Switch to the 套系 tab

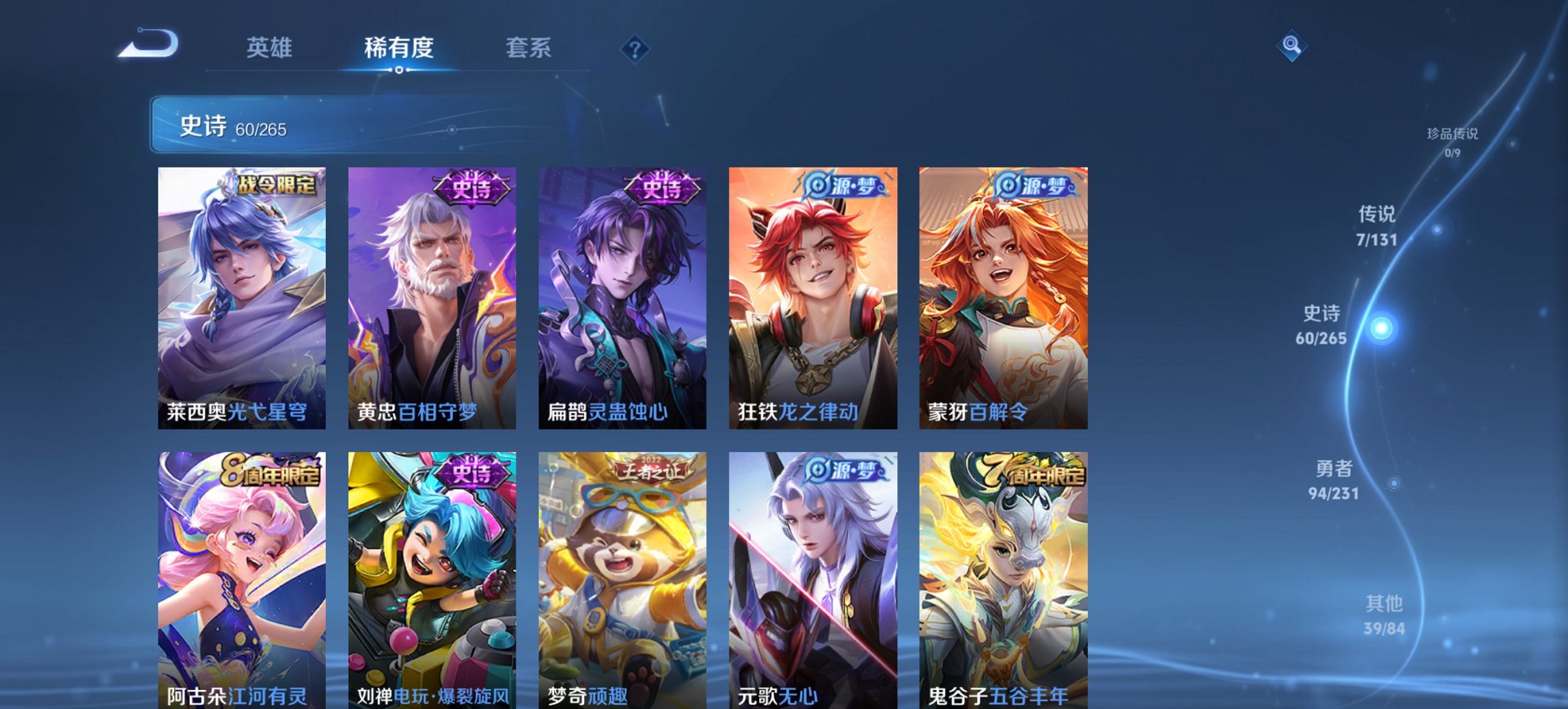tap(529, 48)
